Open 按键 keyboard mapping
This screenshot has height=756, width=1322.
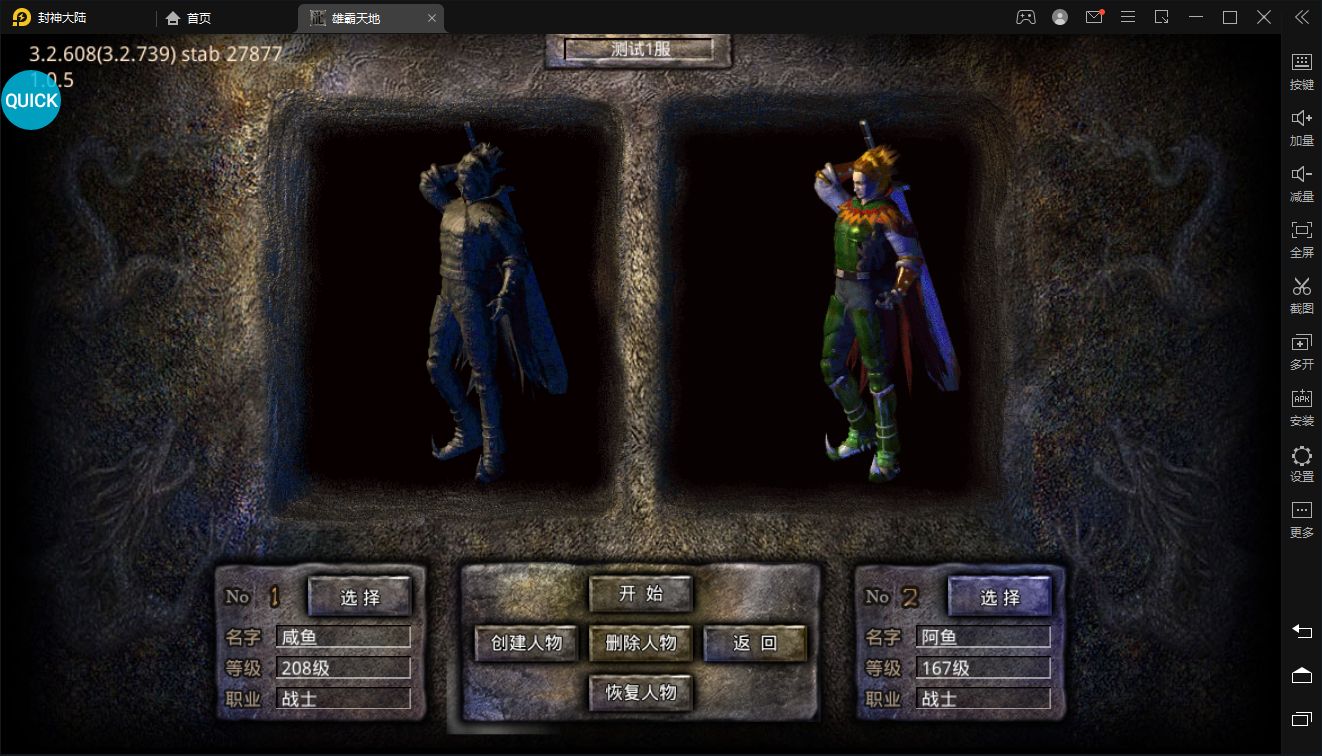click(1301, 72)
